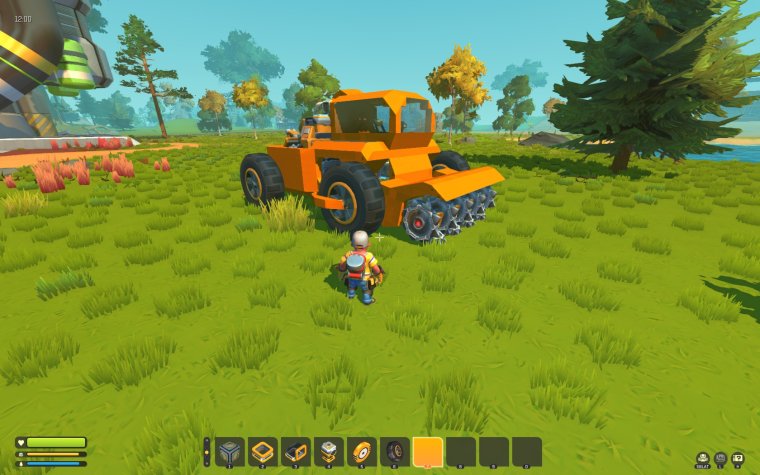760x475 pixels.
Task: Select the black tire wheel slot
Action: 395,451
